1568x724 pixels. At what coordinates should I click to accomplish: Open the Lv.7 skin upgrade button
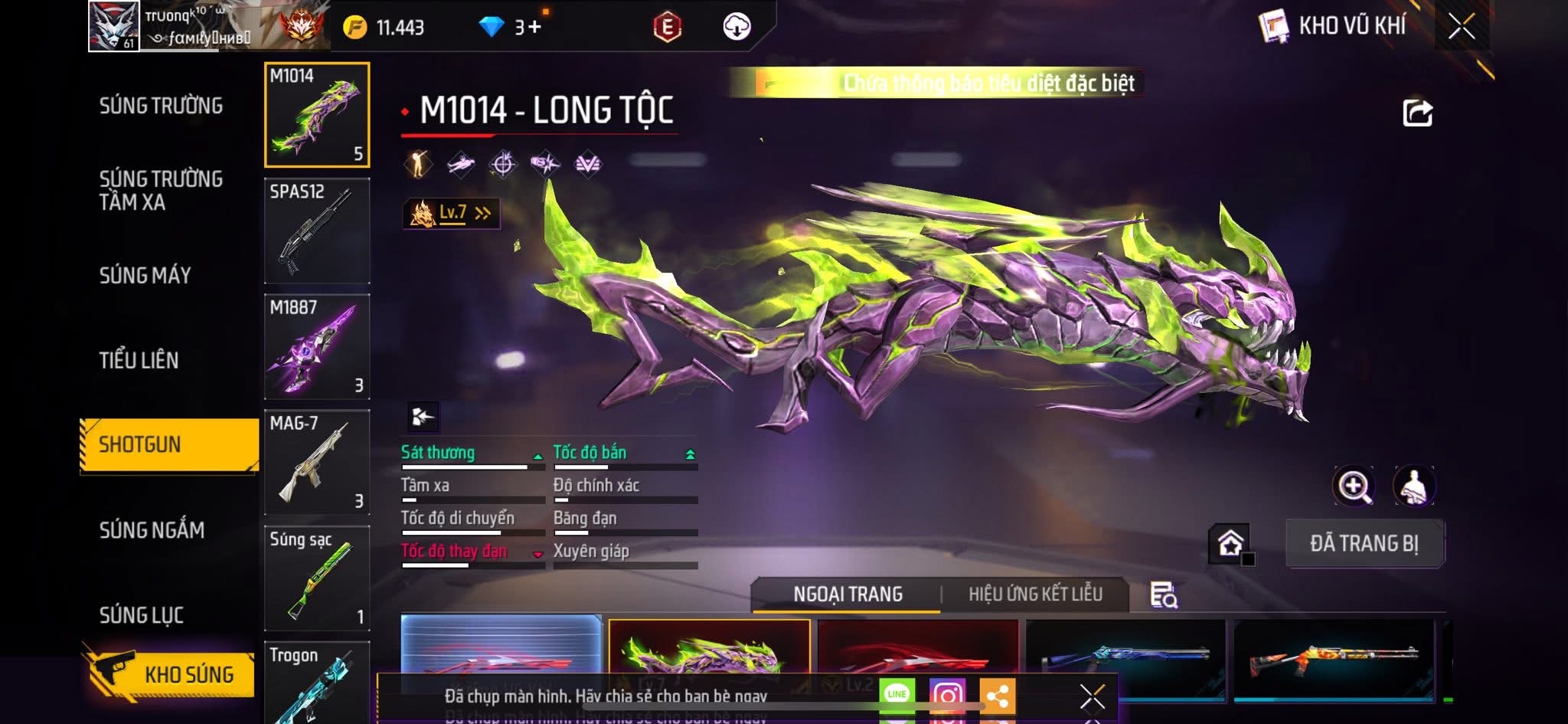(452, 213)
